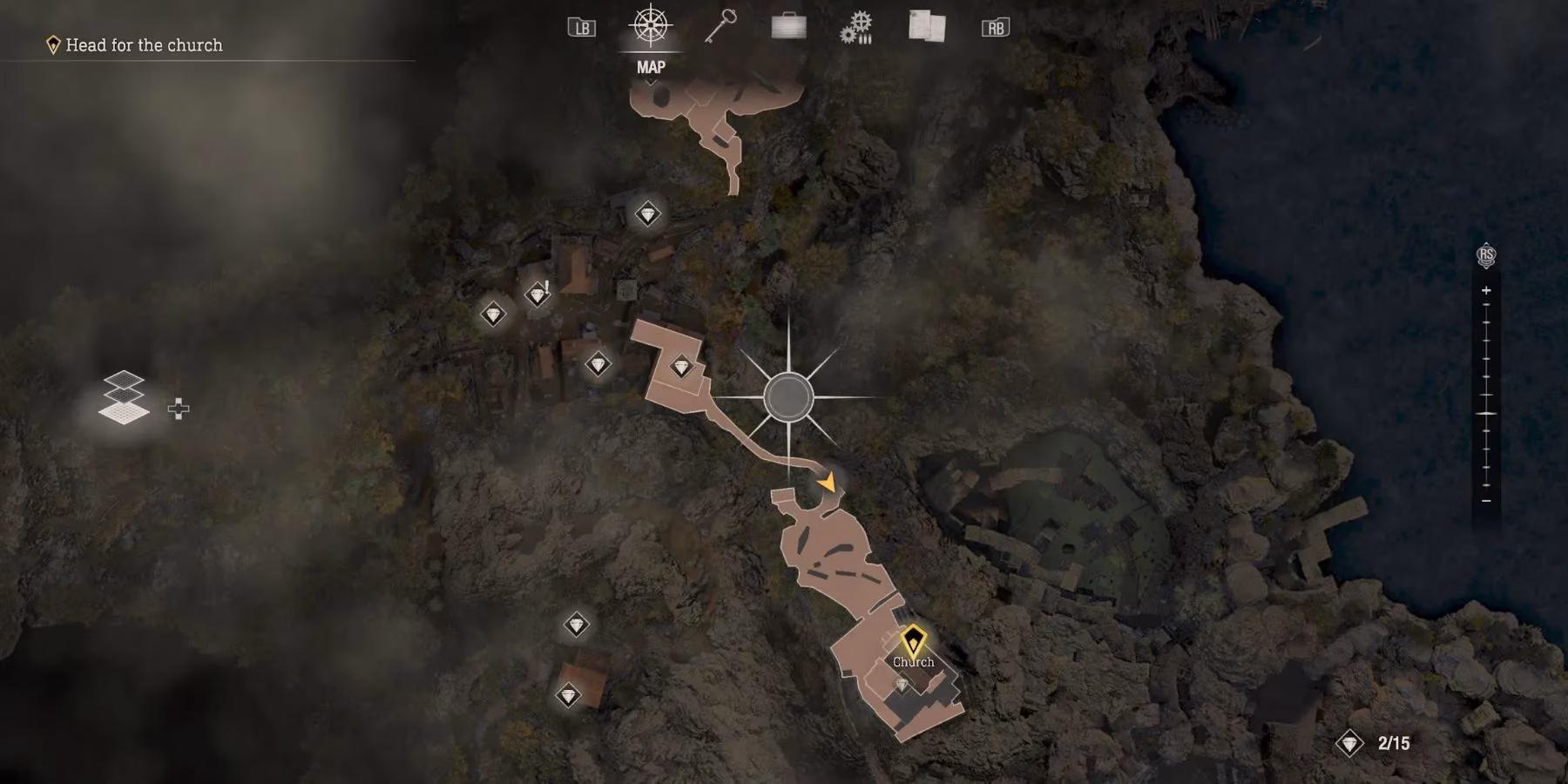The height and width of the screenshot is (784, 1568).
Task: Switch to the gears crafting tab
Action: tap(856, 28)
